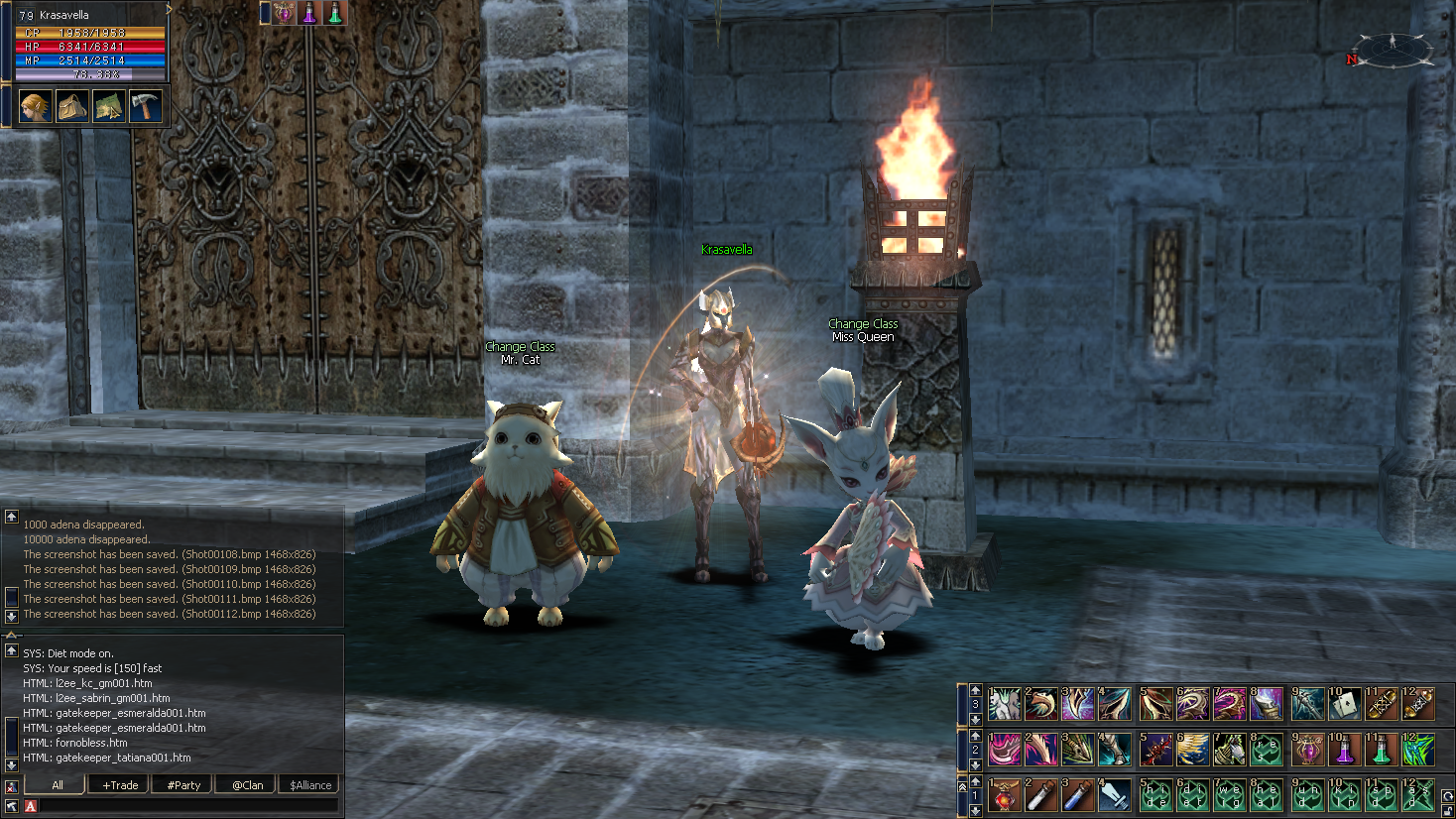This screenshot has height=819, width=1456.
Task: Activate the golden wings skill icon
Action: (1193, 750)
